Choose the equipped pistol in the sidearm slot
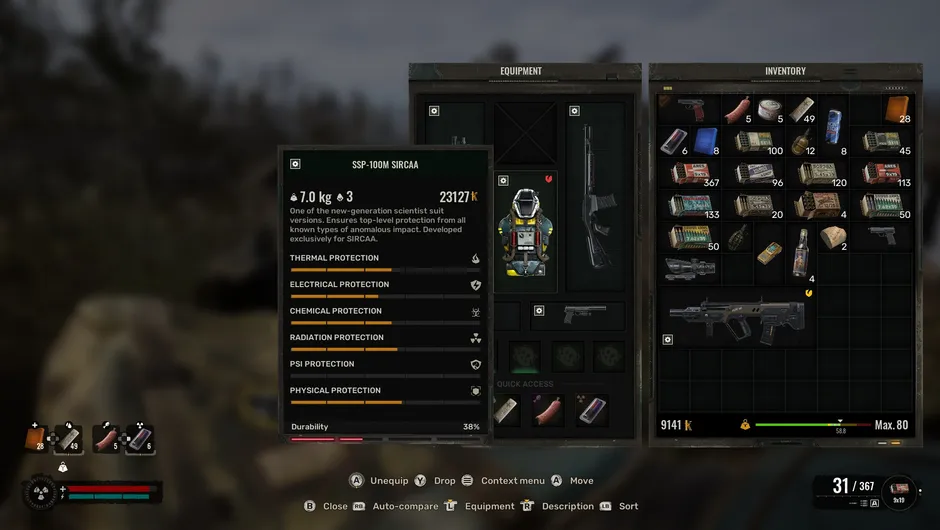 tap(582, 315)
